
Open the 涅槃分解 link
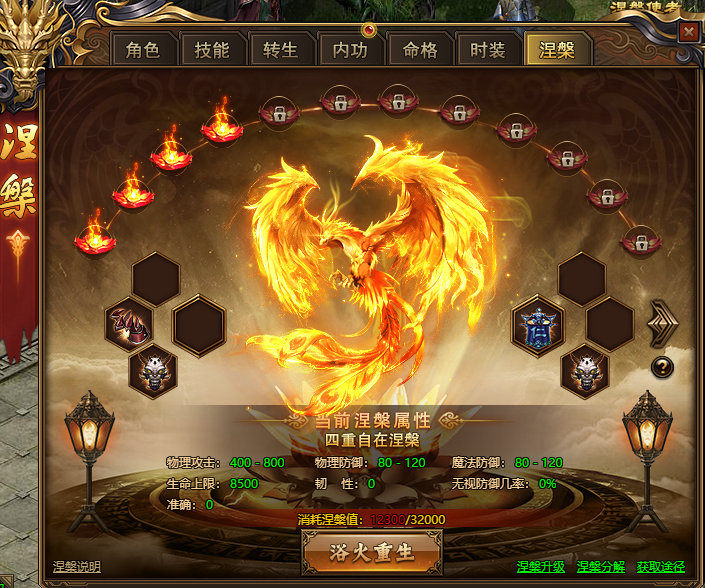601,567
